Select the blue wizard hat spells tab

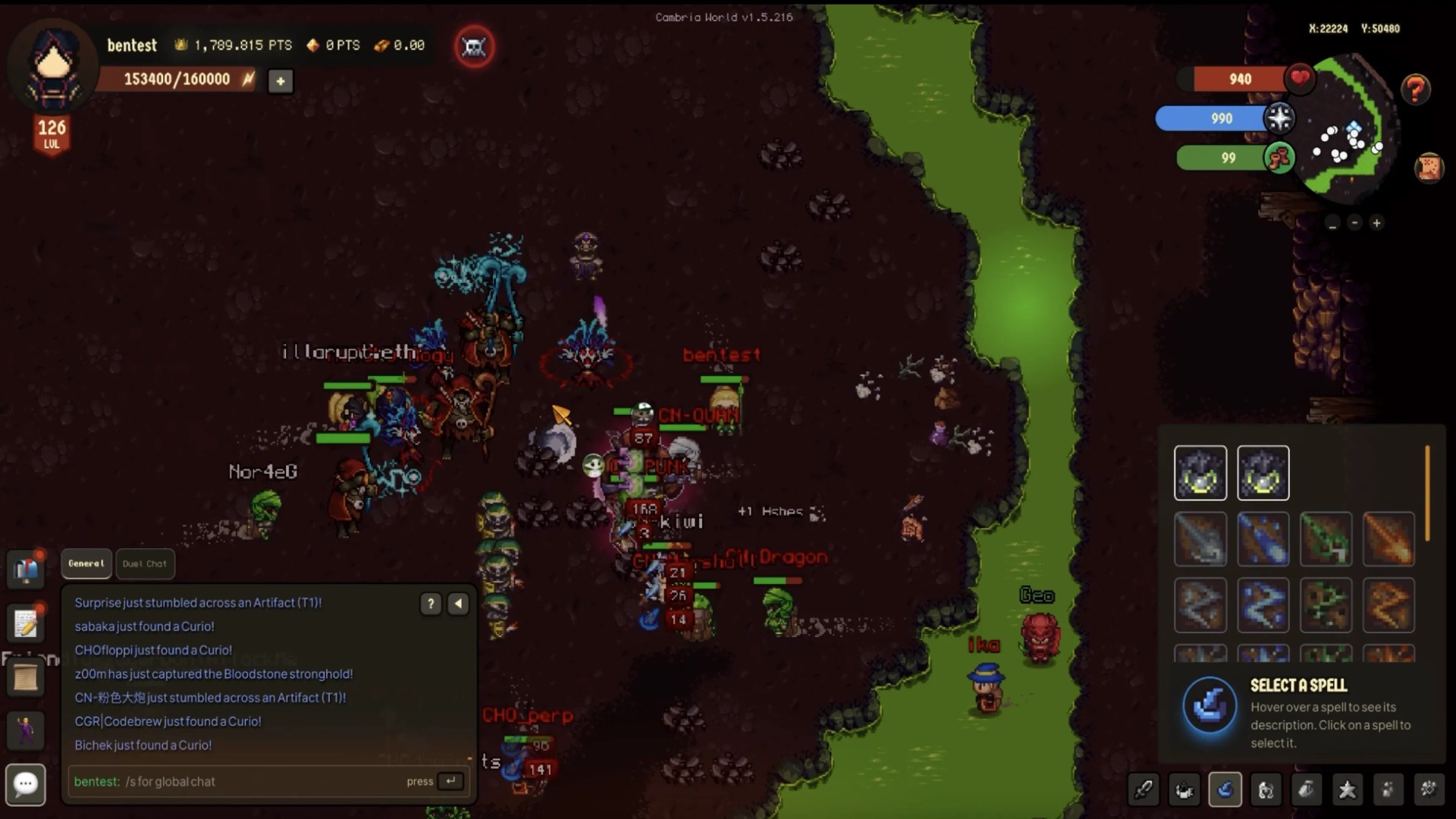(x=1225, y=789)
